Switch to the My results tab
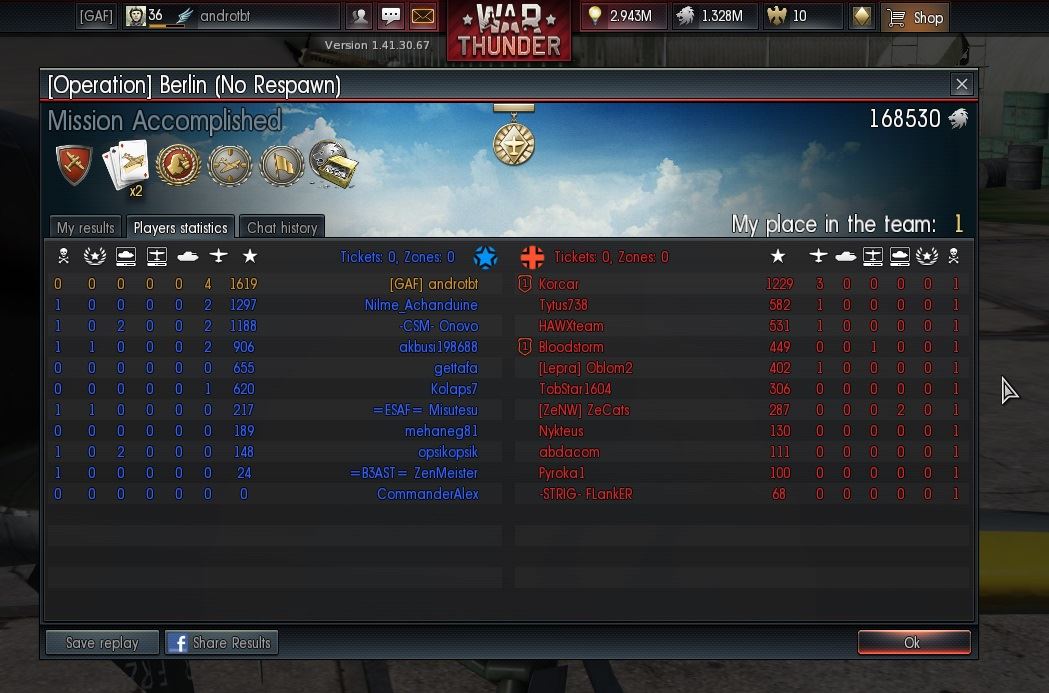This screenshot has height=693, width=1049. coord(86,228)
